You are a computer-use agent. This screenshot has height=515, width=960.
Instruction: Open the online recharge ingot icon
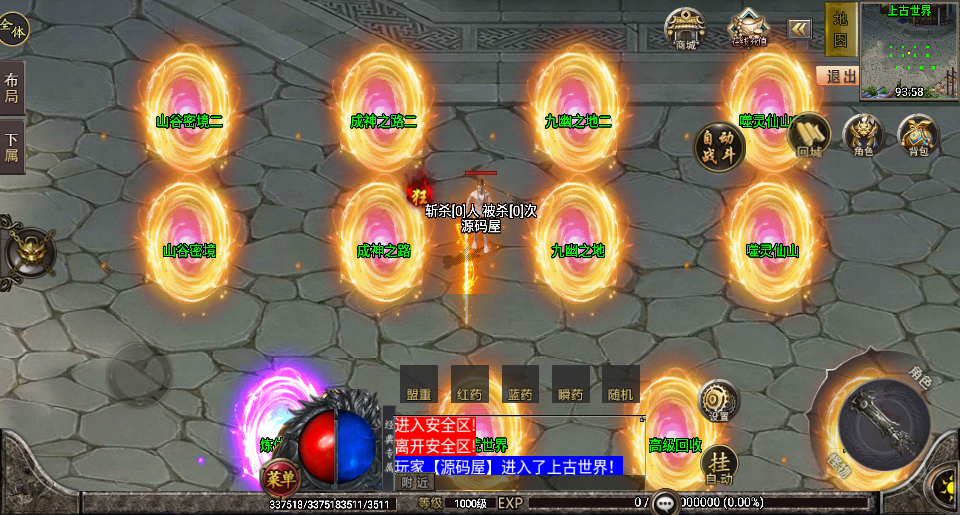(747, 29)
